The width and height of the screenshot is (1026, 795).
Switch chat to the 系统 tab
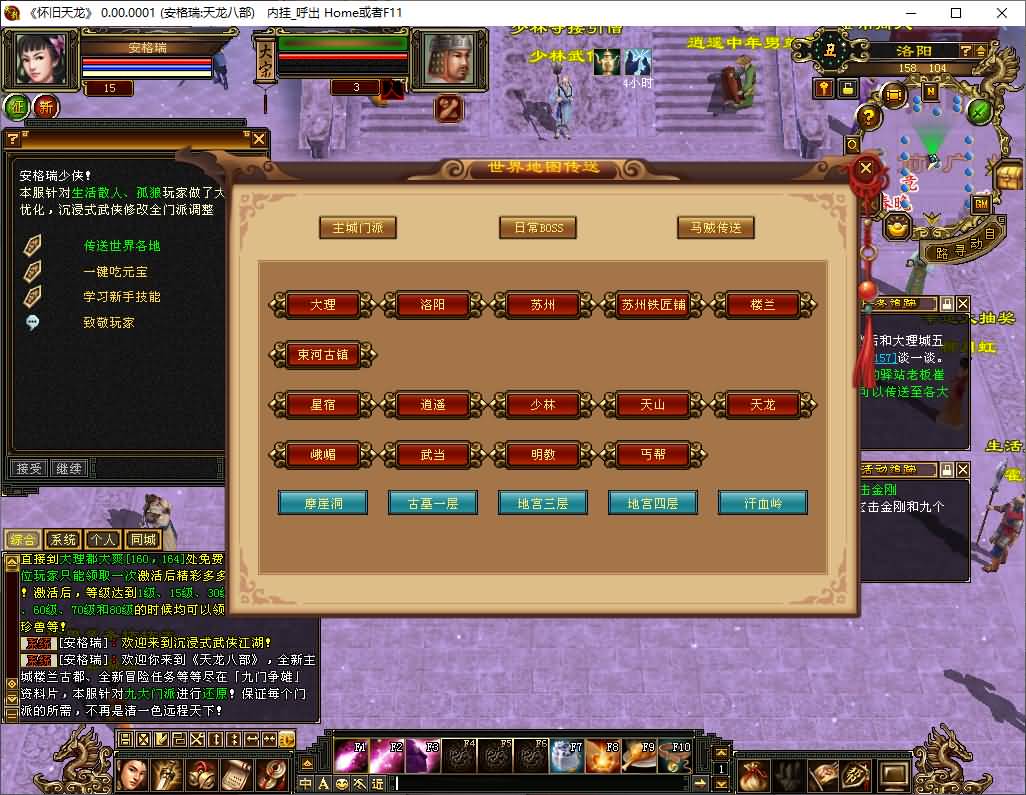click(62, 540)
